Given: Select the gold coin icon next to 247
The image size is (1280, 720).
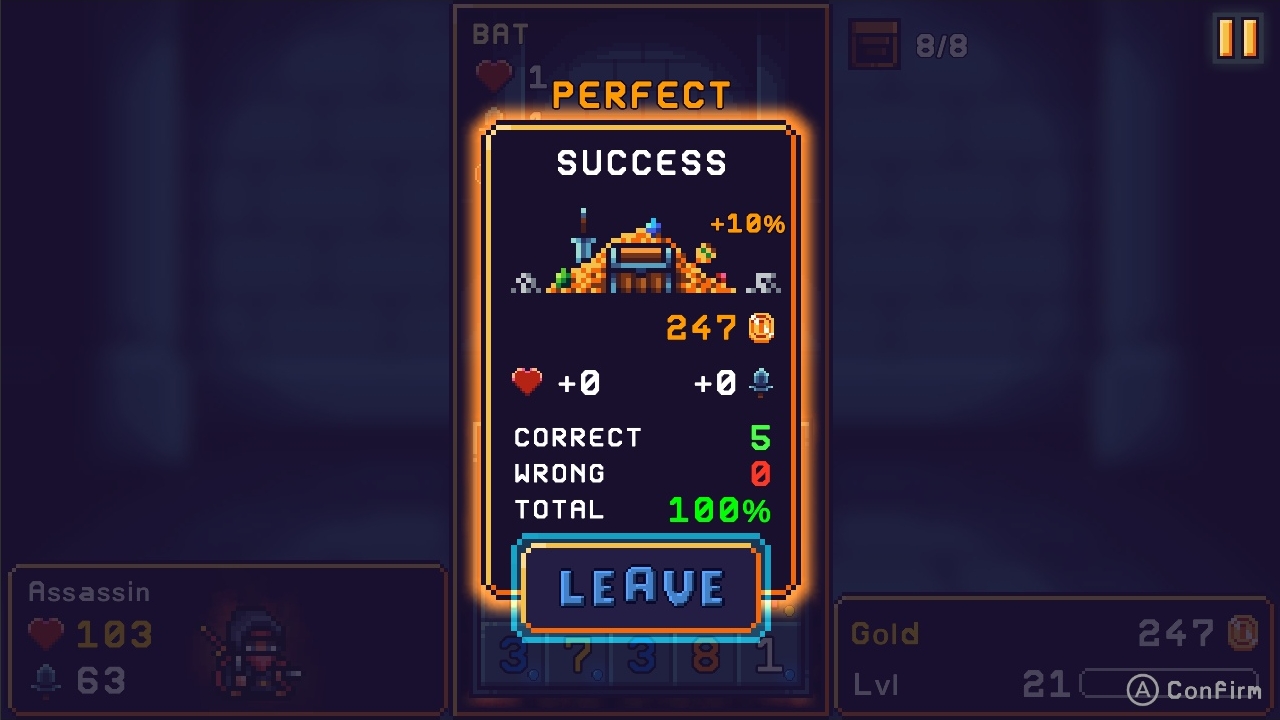Looking at the screenshot, I should coord(762,328).
